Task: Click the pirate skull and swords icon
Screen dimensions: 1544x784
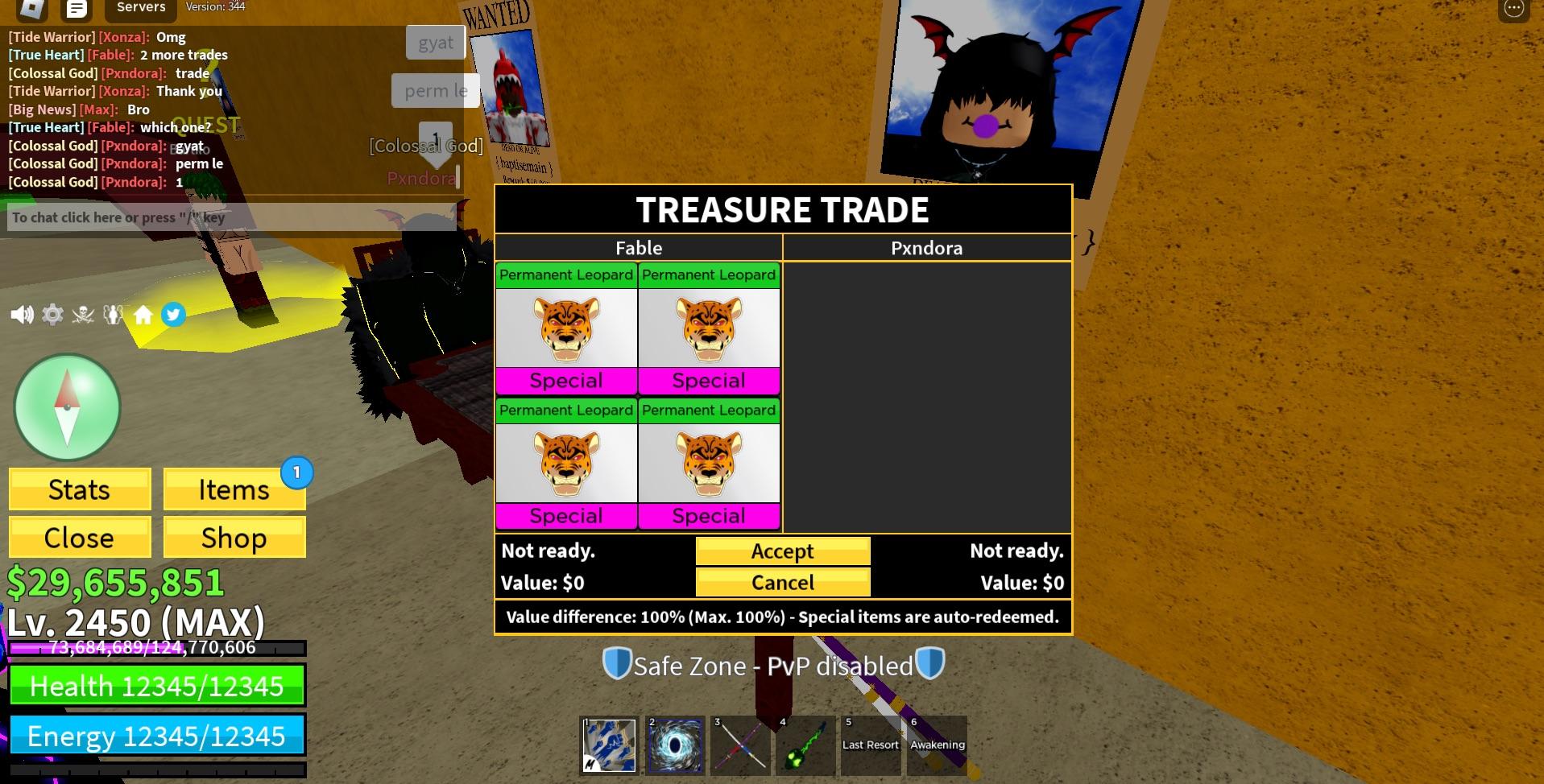Action: click(x=83, y=315)
